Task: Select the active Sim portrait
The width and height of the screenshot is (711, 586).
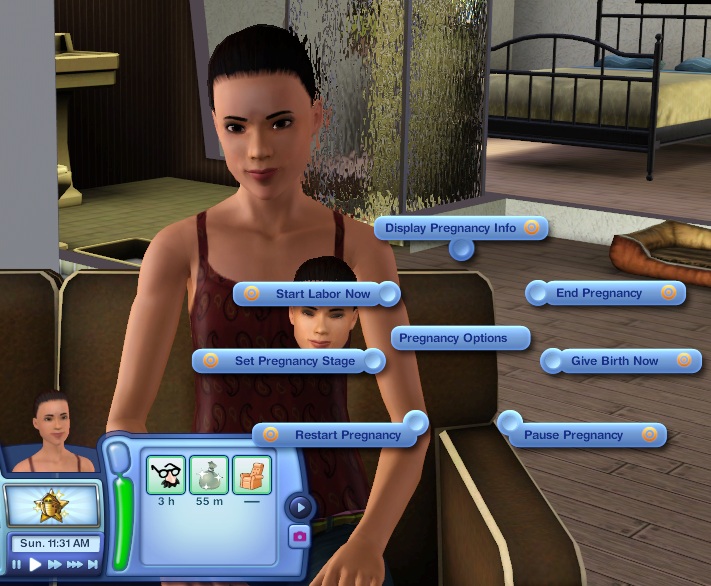Action: 53,435
